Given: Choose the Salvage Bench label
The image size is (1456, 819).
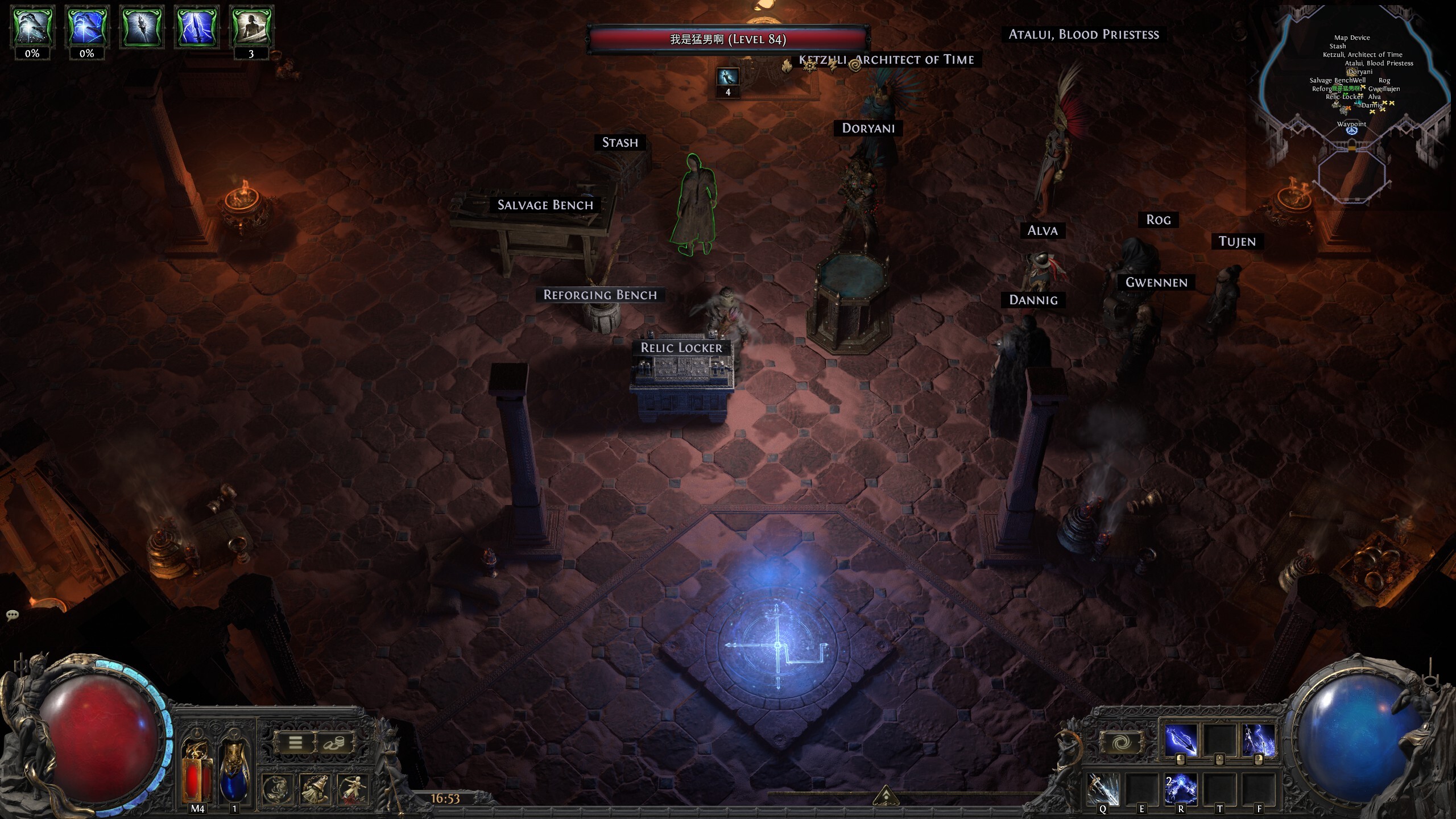Looking at the screenshot, I should [545, 205].
